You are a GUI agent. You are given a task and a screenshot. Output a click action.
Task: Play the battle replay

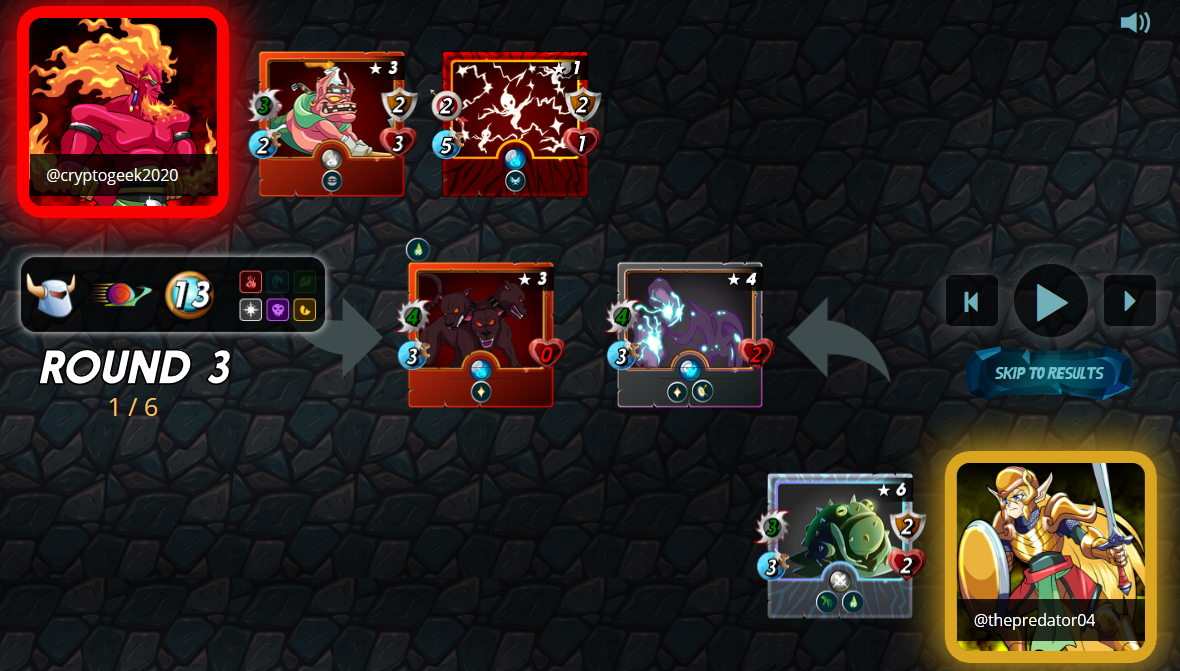click(1051, 301)
